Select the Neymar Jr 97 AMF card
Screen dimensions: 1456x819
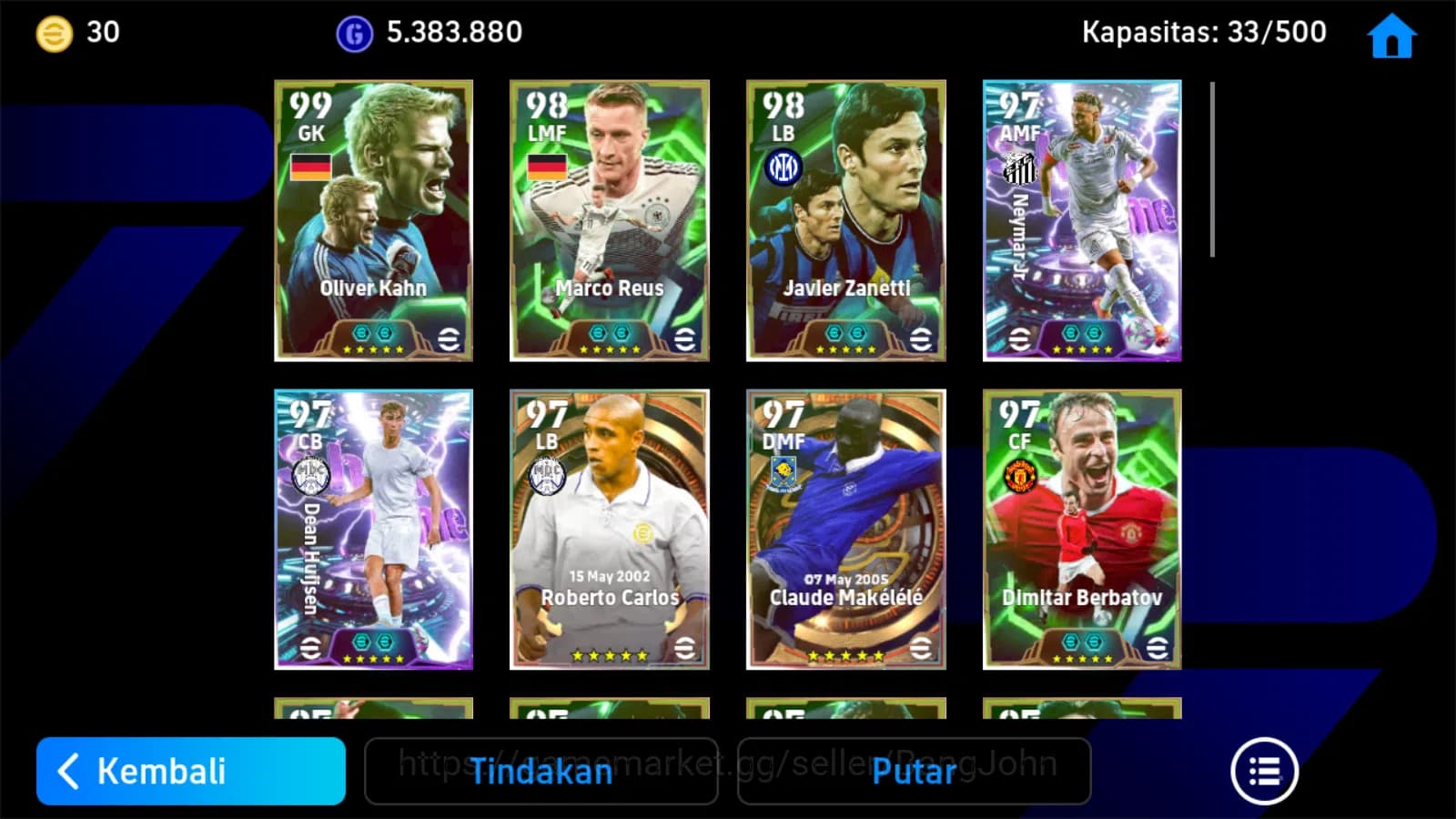click(x=1081, y=218)
